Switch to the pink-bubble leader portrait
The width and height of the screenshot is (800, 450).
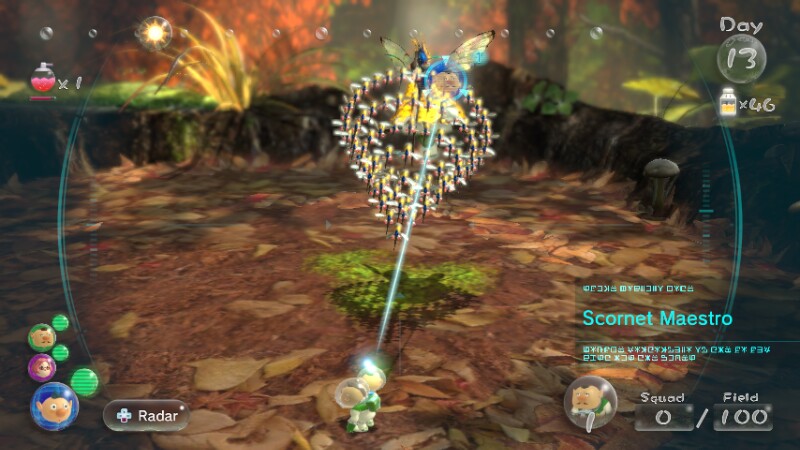pyautogui.click(x=43, y=366)
